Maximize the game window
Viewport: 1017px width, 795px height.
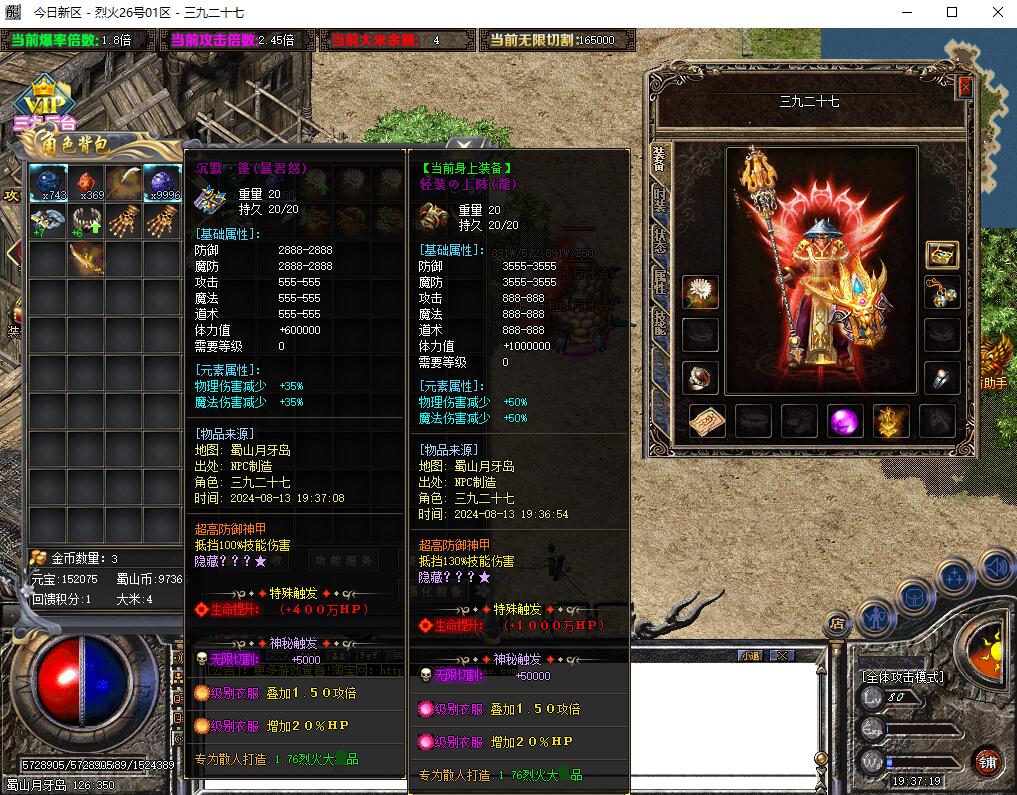952,12
